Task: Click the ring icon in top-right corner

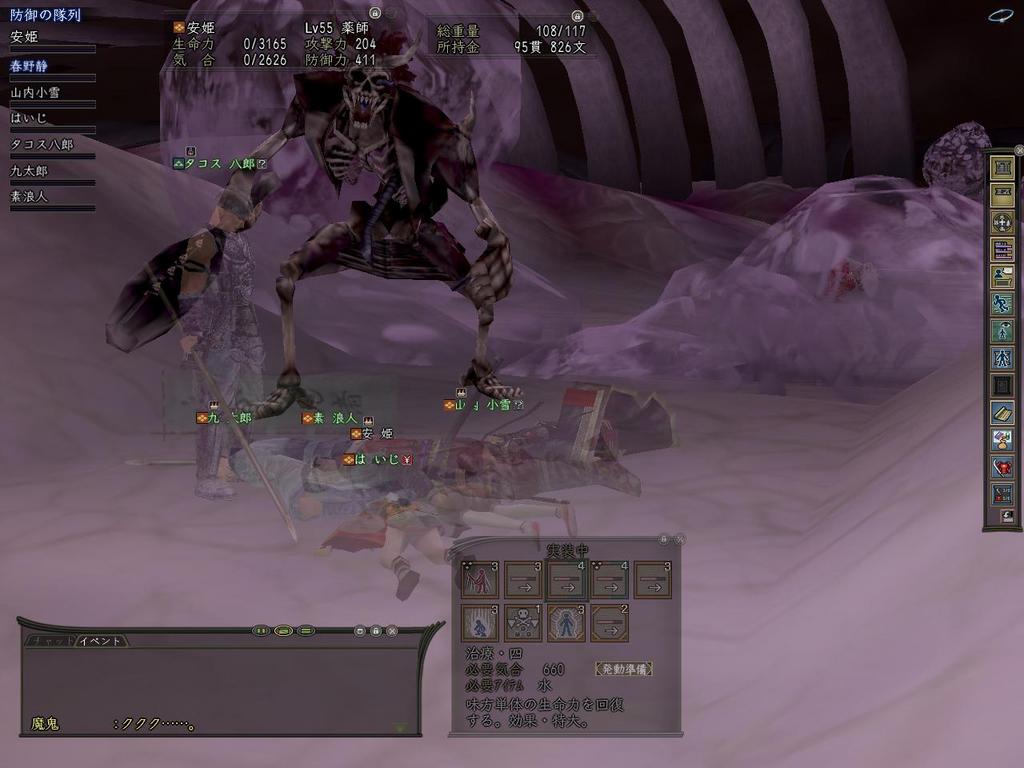Action: (x=1000, y=15)
